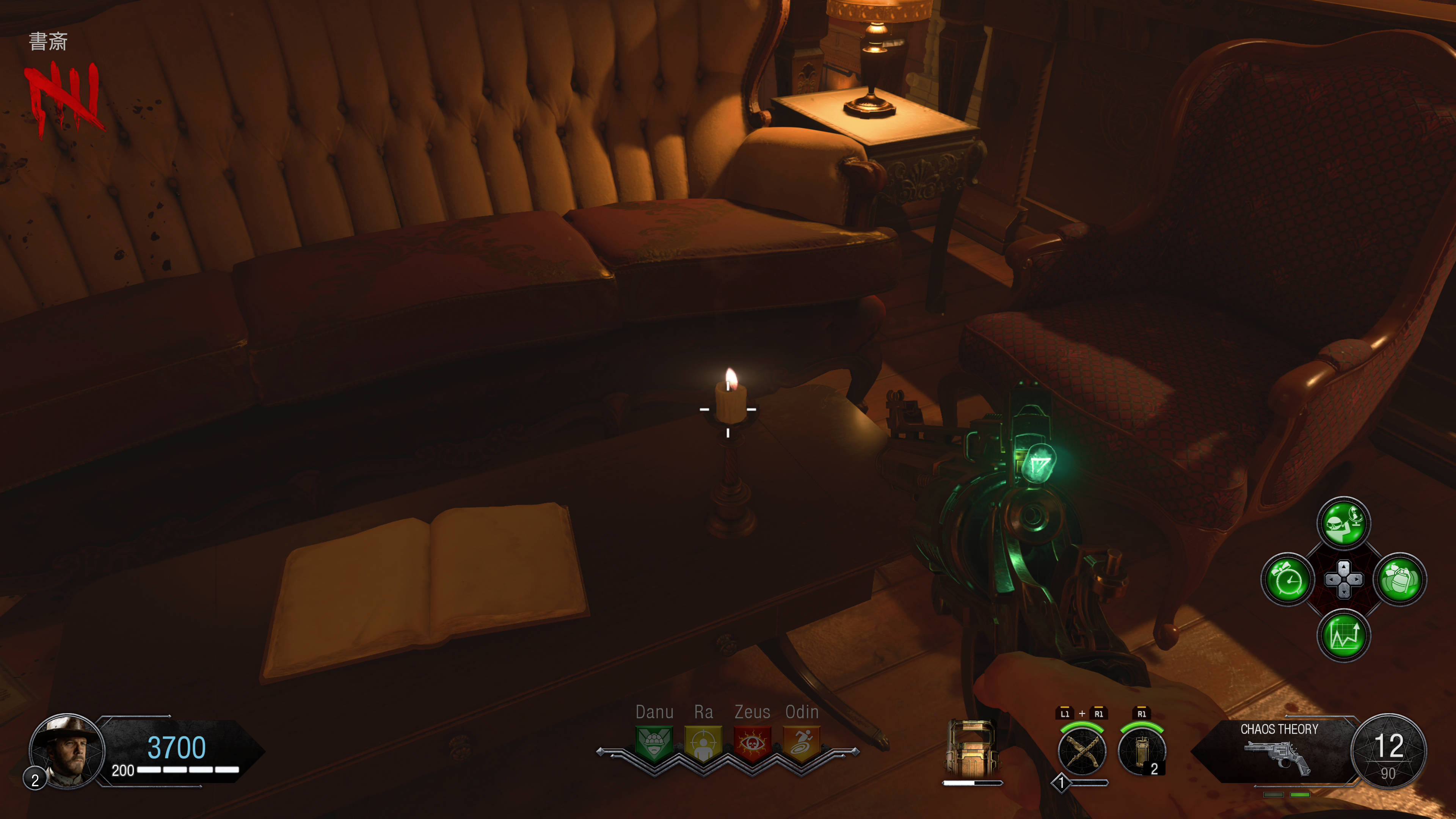Activate the grenade elixir icon
1456x819 pixels.
coord(1400,579)
